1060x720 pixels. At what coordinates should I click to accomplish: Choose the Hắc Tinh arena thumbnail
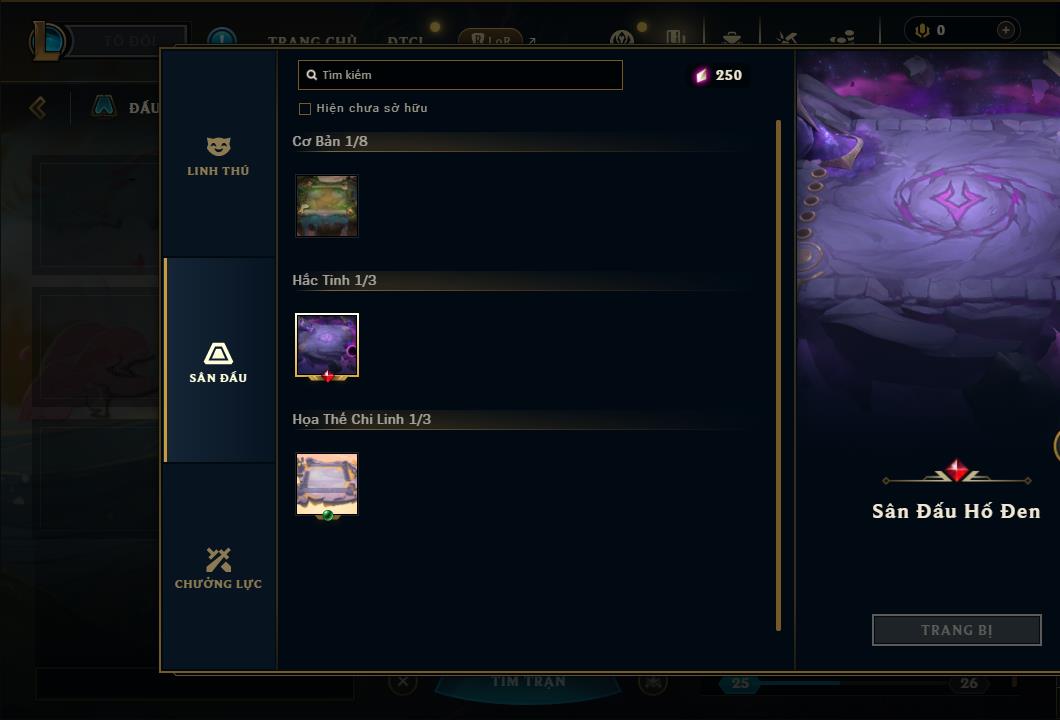pos(327,345)
